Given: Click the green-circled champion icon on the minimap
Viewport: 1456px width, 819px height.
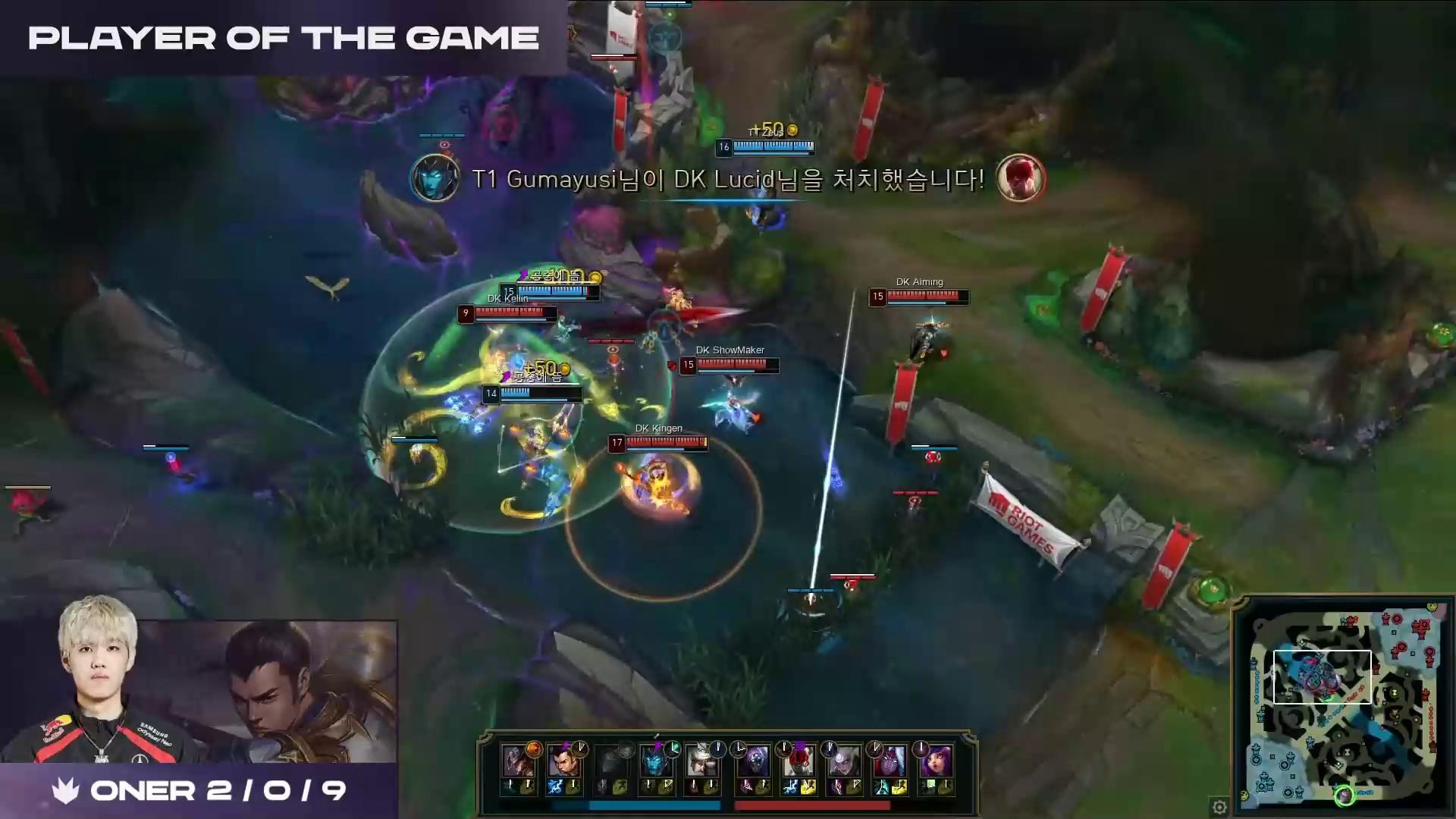Looking at the screenshot, I should point(1344,795).
